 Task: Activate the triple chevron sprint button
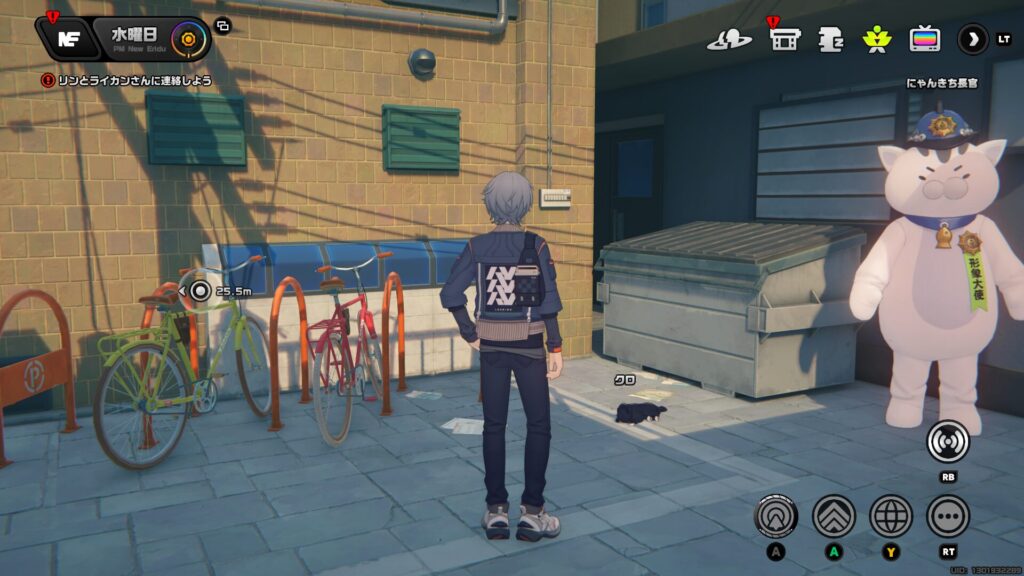[833, 516]
